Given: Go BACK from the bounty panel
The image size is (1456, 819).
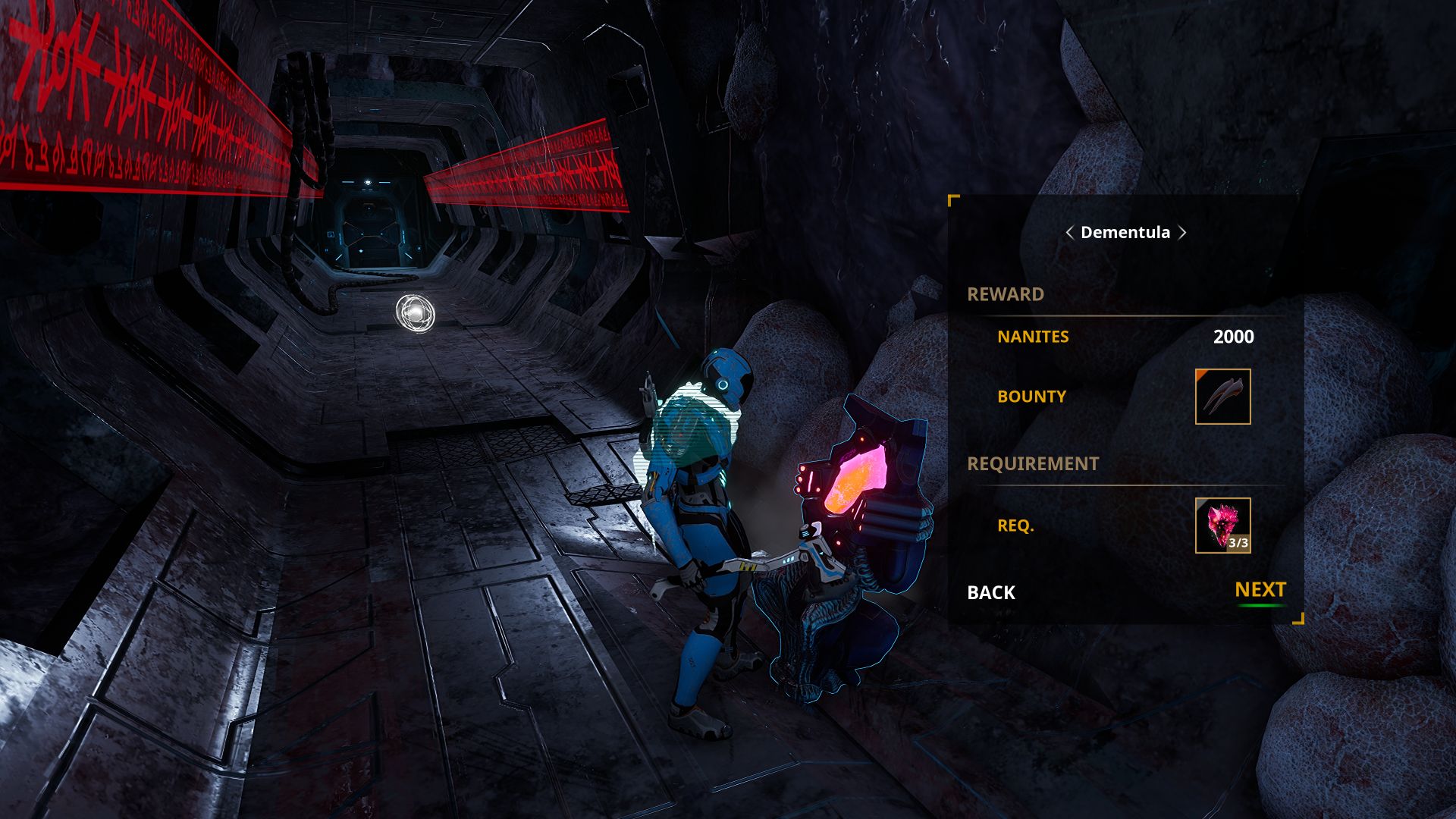Looking at the screenshot, I should (990, 592).
